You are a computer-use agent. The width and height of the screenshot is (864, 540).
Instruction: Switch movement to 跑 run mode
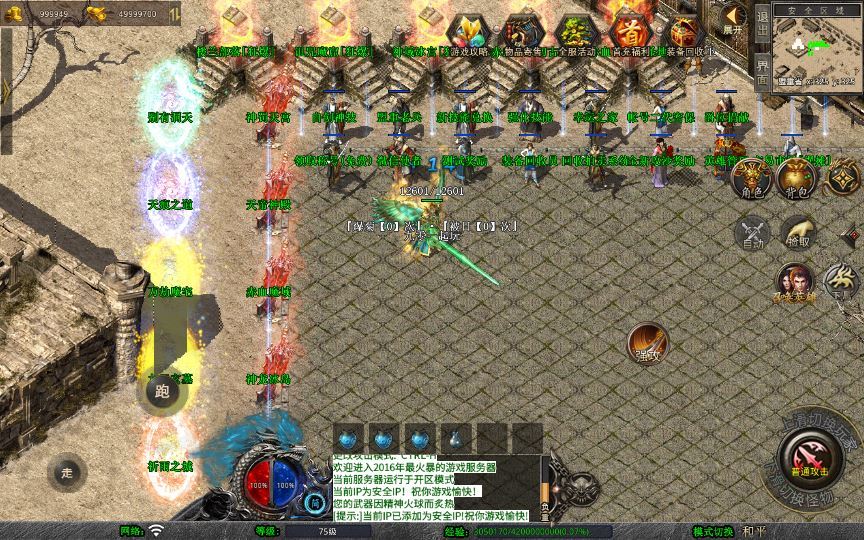click(x=161, y=391)
